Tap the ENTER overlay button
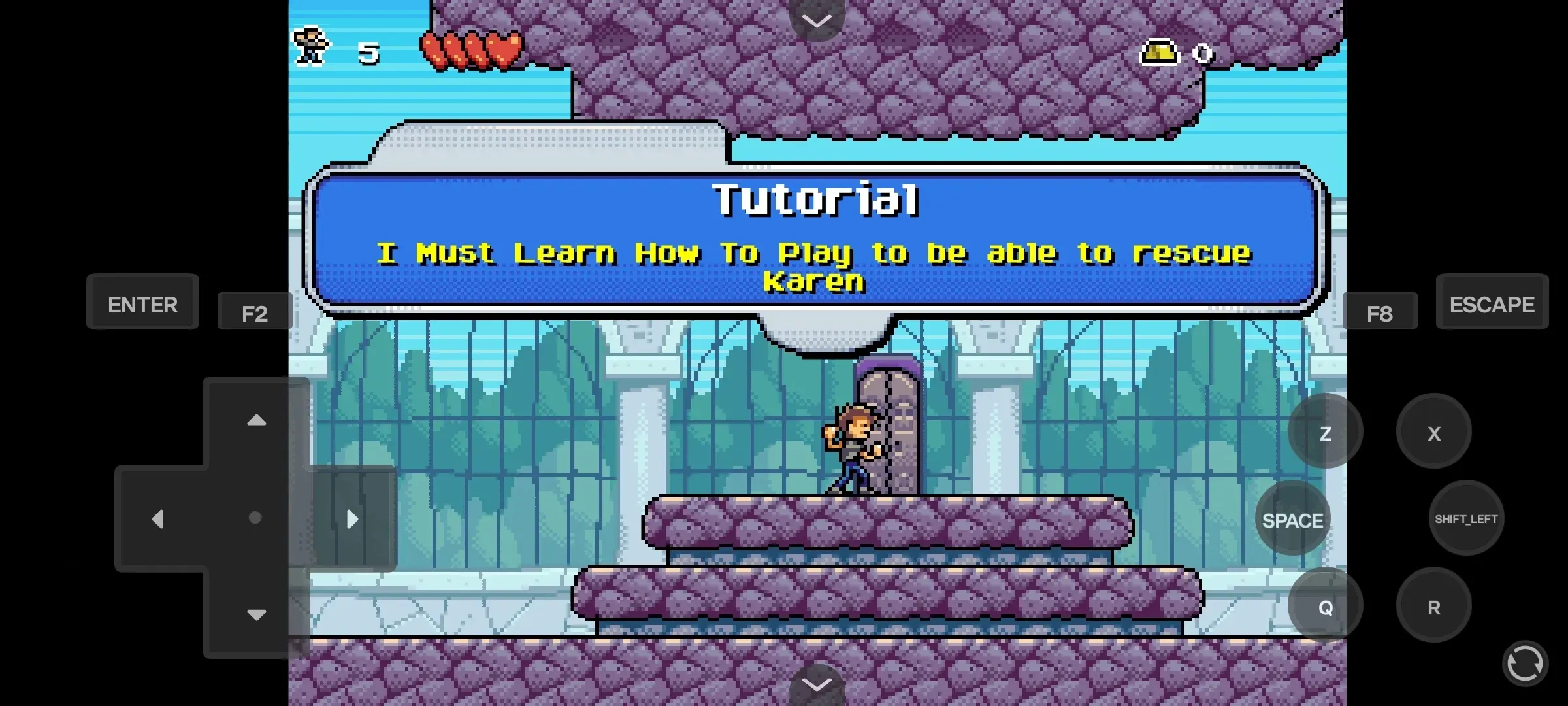Viewport: 1568px width, 706px height. [x=142, y=303]
